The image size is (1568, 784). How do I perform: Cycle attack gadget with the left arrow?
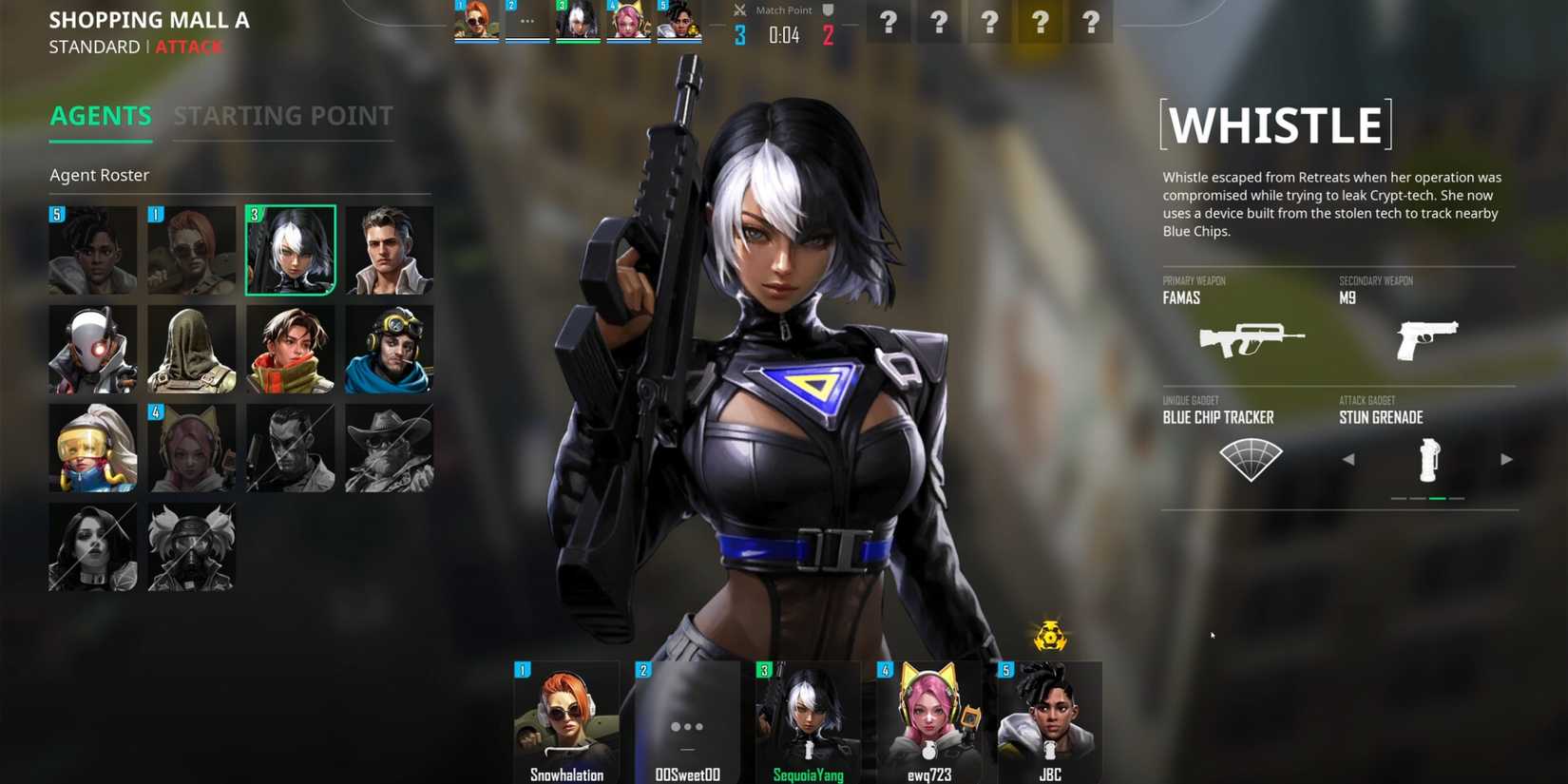(1348, 460)
